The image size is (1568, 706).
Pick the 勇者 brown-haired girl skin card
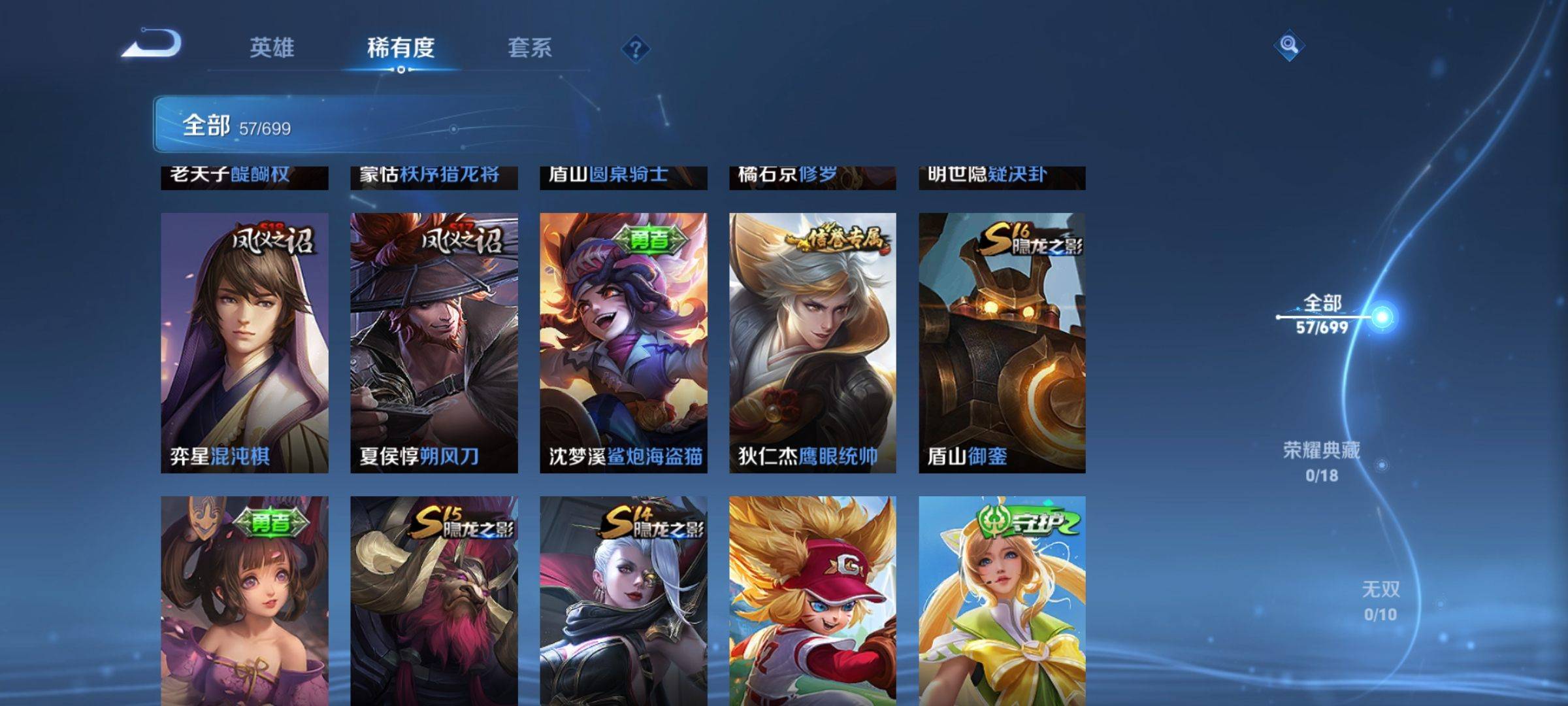pyautogui.click(x=244, y=600)
